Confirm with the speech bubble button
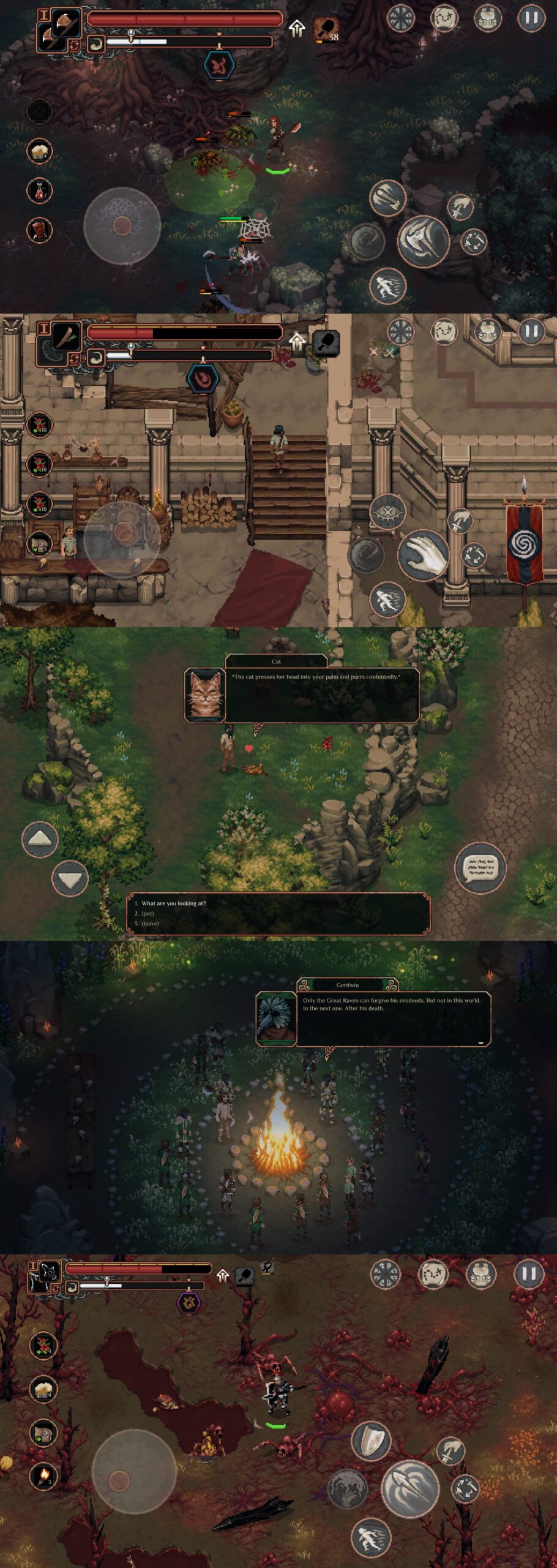 pos(480,867)
